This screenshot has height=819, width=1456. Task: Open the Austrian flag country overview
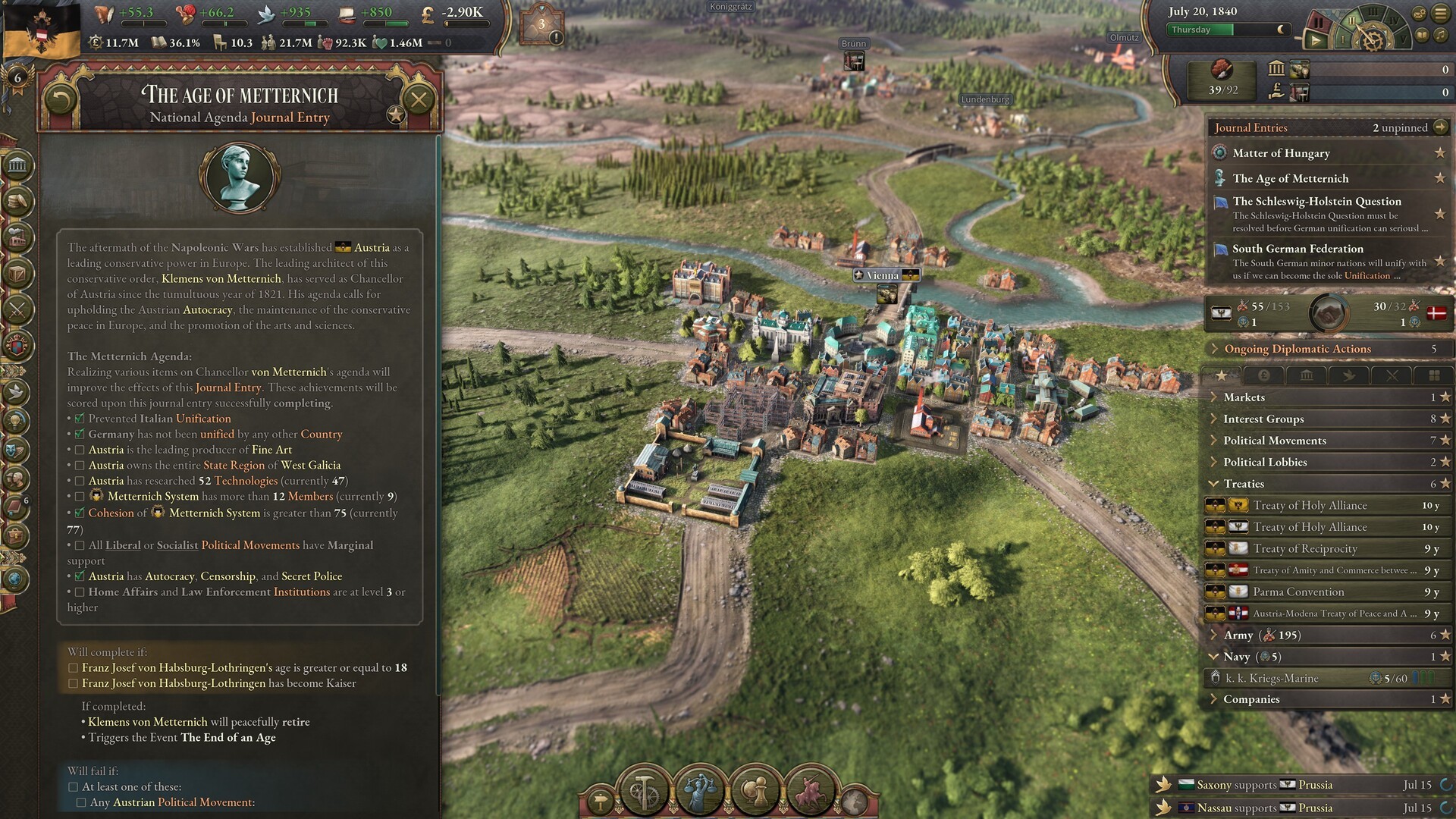coord(41,30)
